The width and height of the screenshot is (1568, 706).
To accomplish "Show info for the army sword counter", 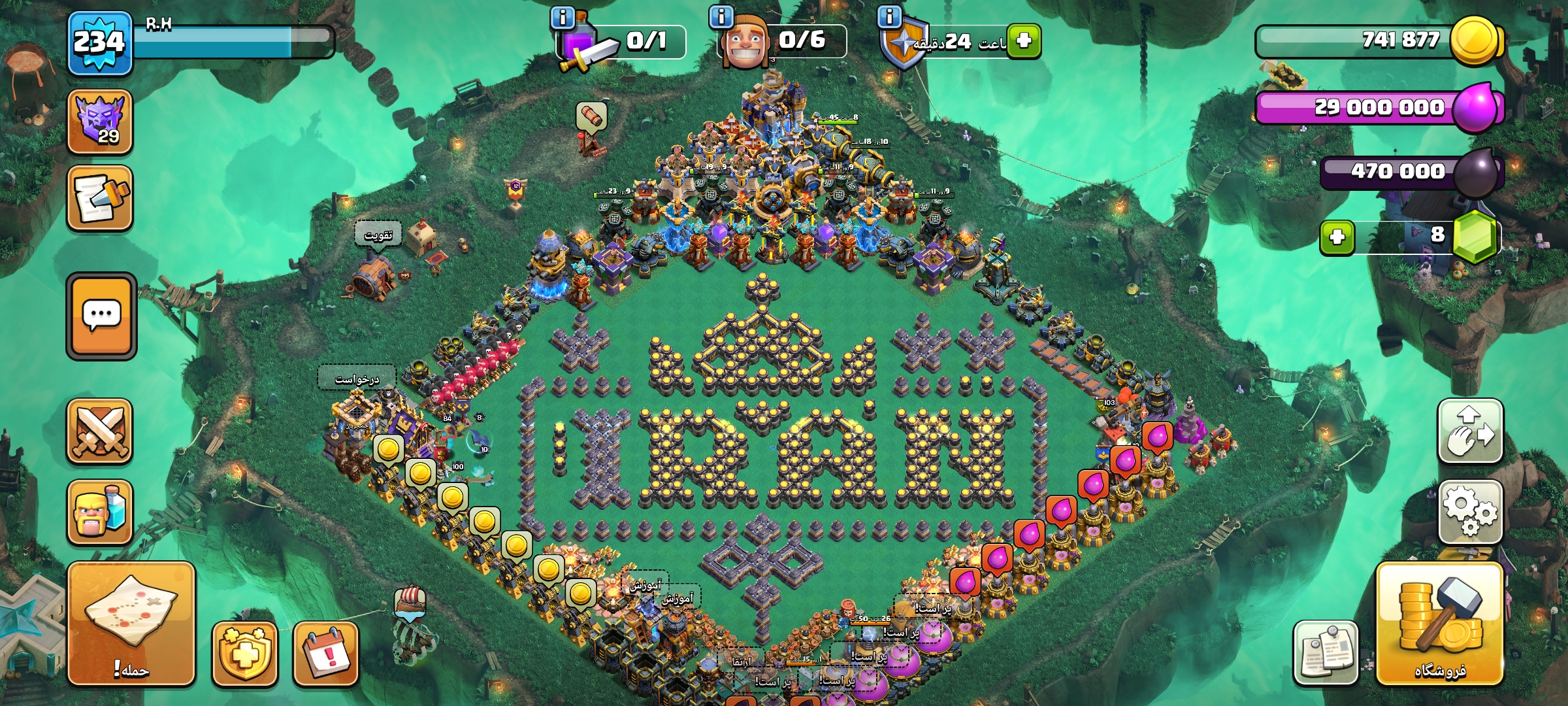I will coord(563,17).
